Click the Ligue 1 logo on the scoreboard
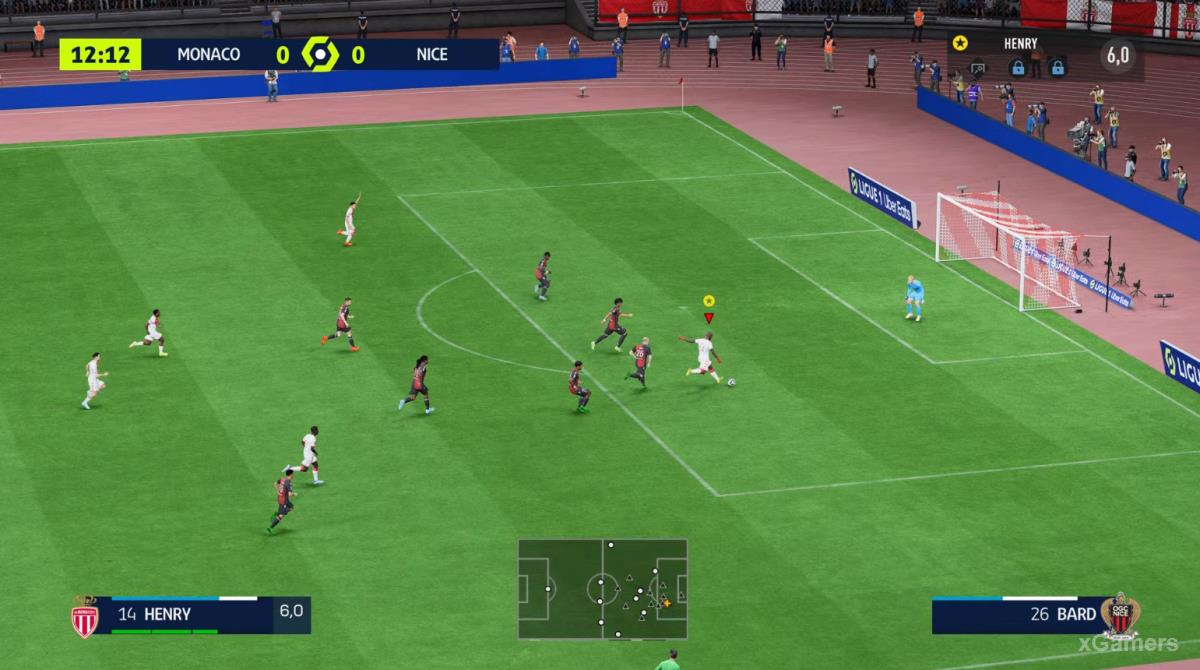 pos(320,54)
